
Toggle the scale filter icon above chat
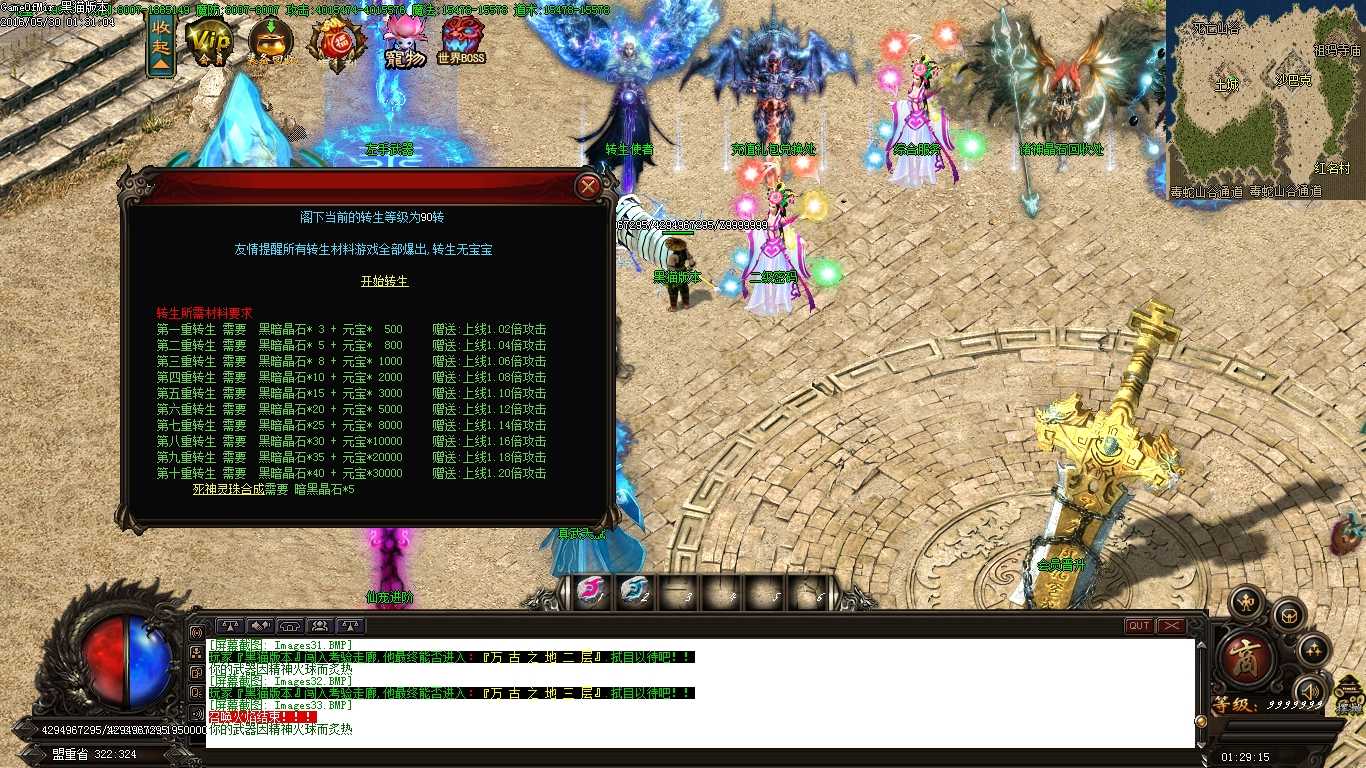coord(230,627)
